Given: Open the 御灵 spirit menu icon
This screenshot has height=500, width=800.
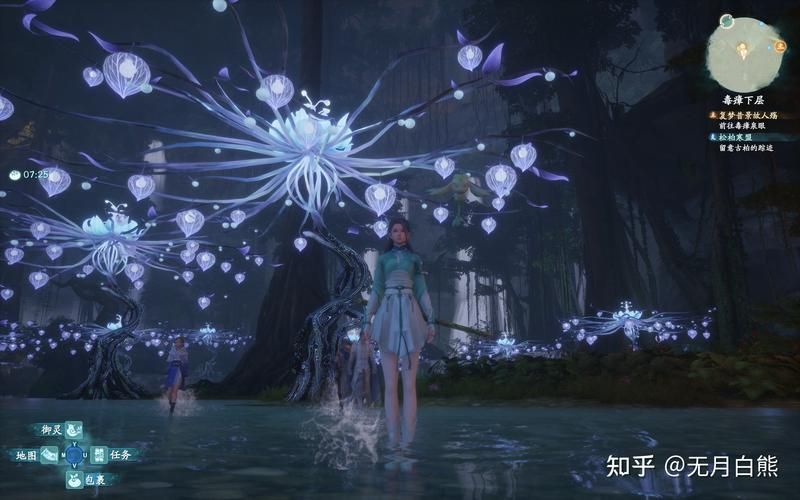Looking at the screenshot, I should point(73,430).
